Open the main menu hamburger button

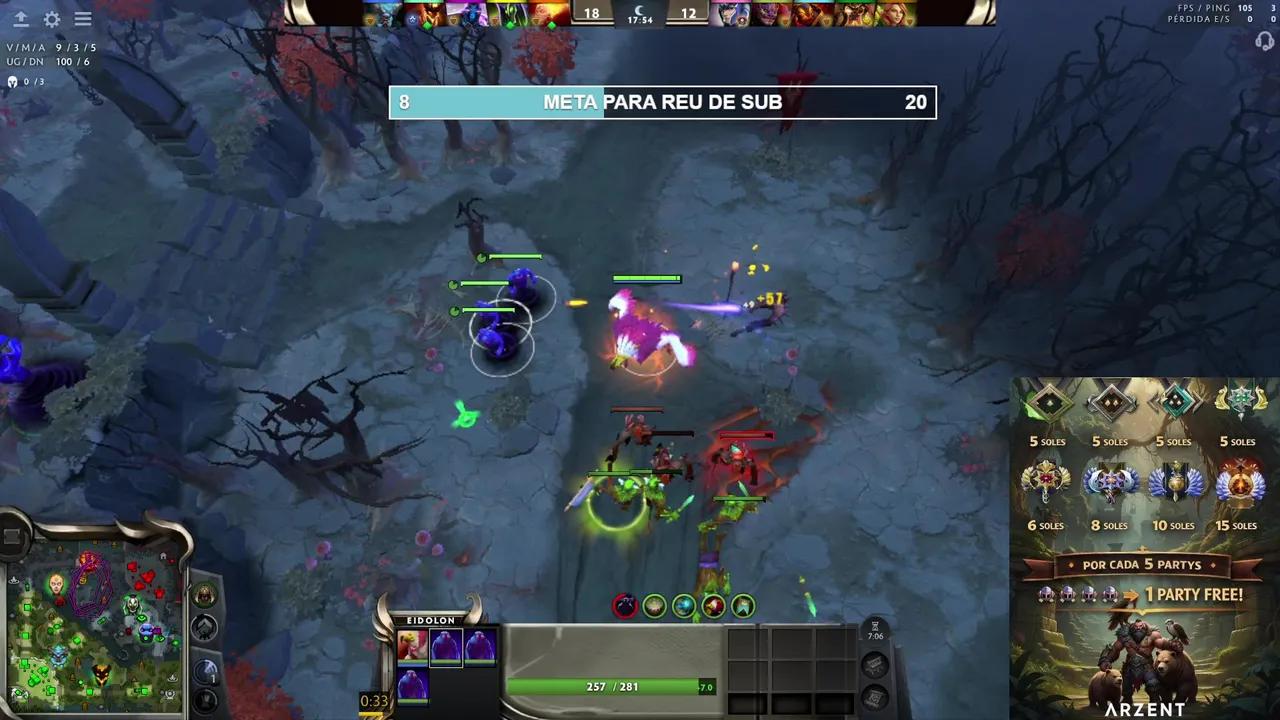(x=83, y=19)
